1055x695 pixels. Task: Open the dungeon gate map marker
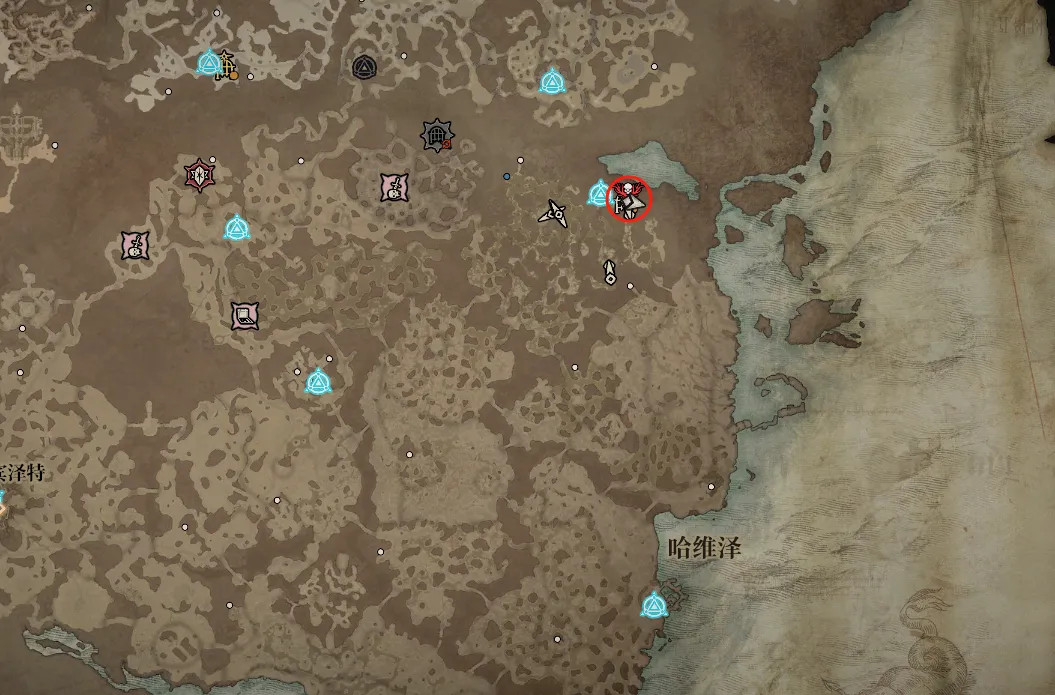click(x=436, y=135)
